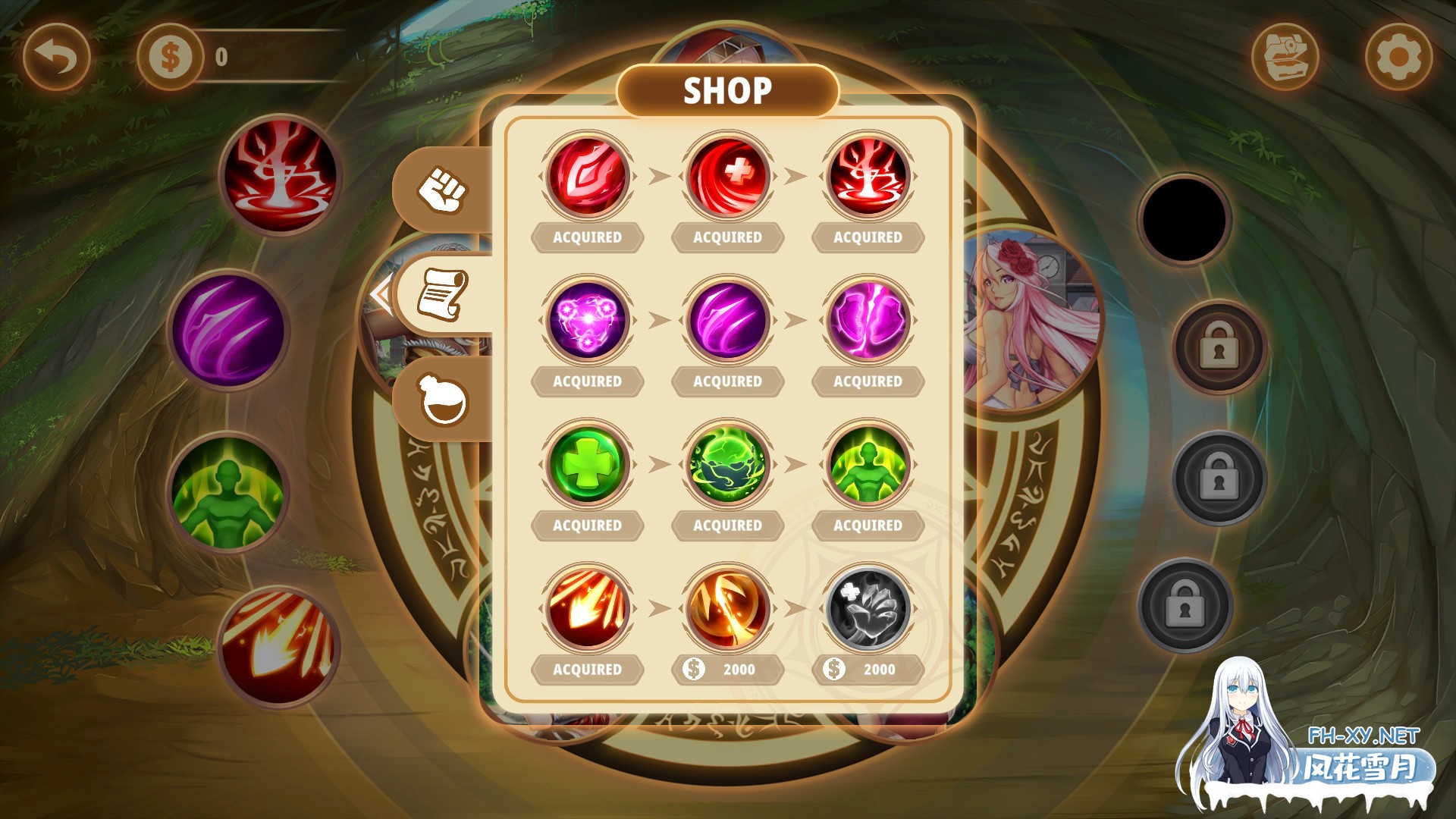1456x819 pixels.
Task: Select the red crystal shard skill in shop
Action: point(587,176)
